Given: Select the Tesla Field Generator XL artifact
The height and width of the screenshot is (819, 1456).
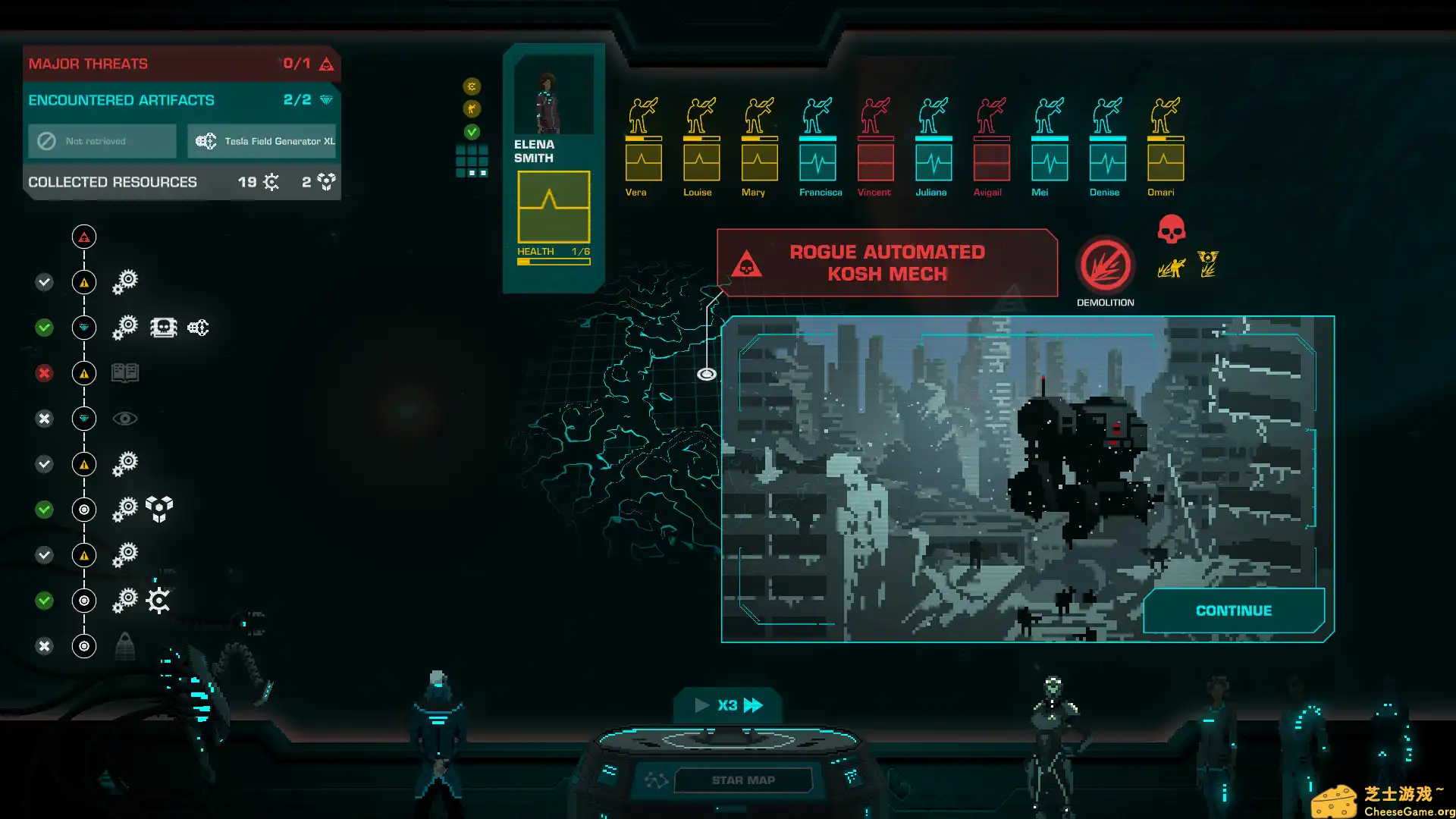Looking at the screenshot, I should point(262,141).
